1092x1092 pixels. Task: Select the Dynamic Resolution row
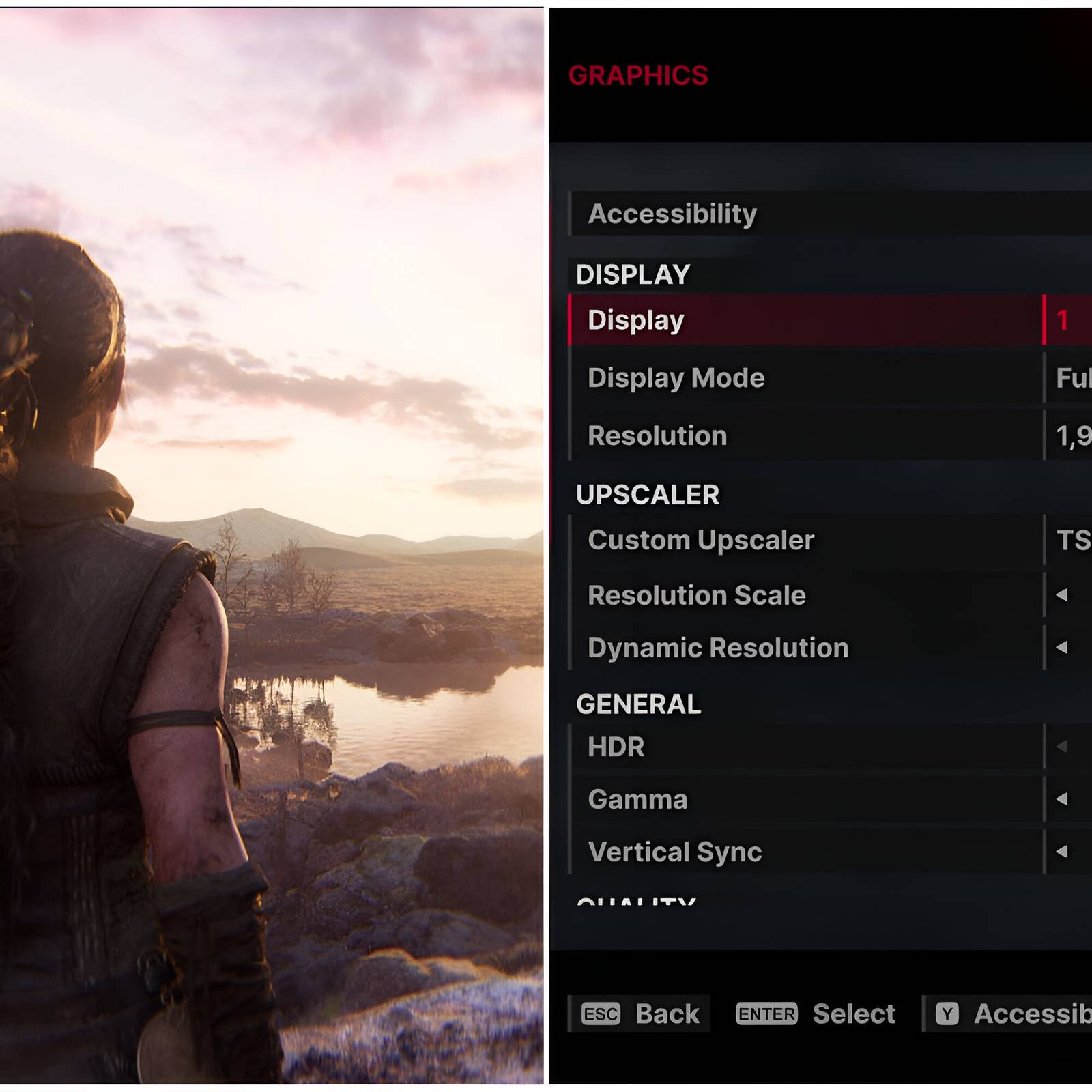(x=718, y=648)
